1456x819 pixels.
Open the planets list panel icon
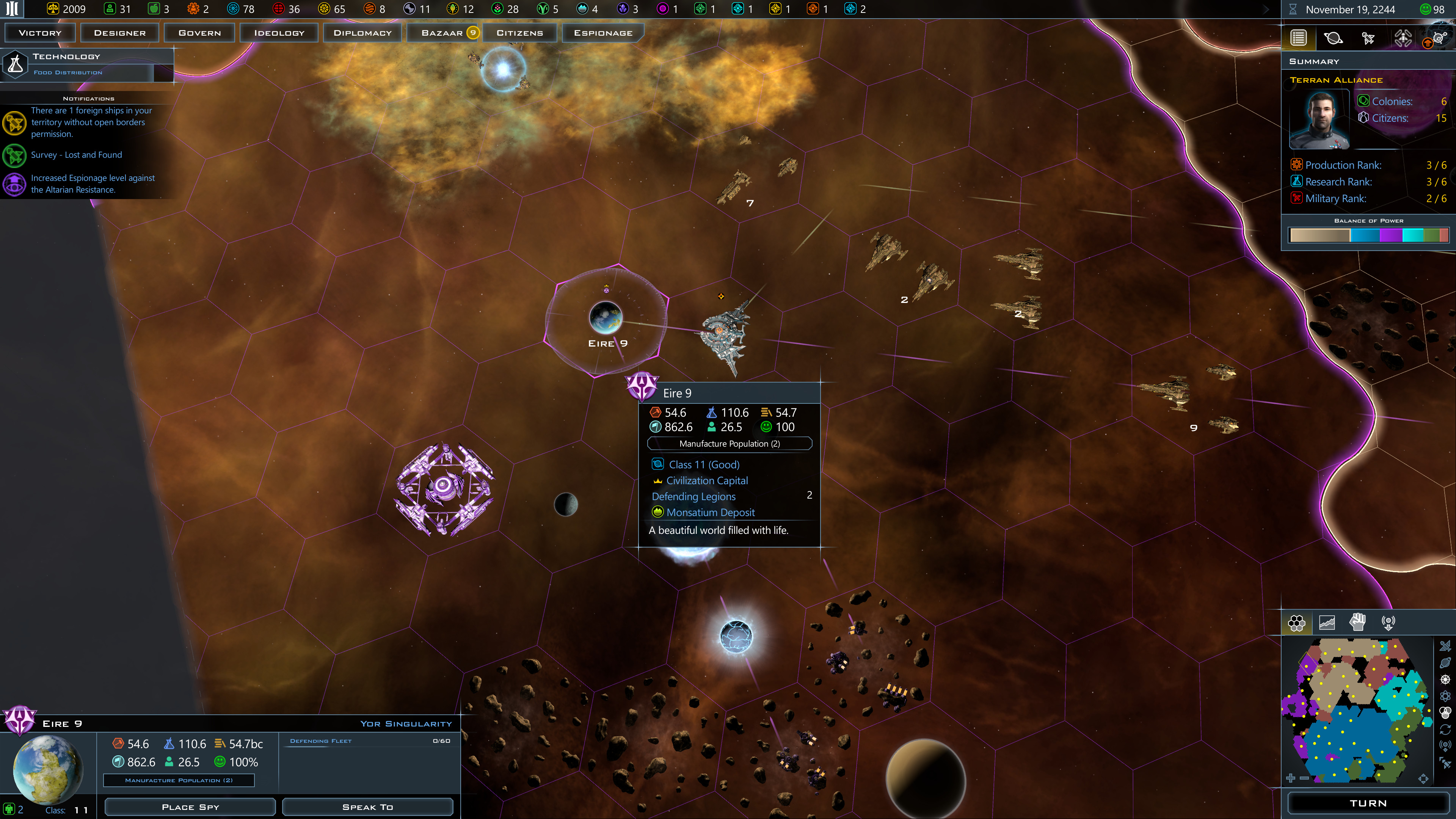coord(1334,38)
